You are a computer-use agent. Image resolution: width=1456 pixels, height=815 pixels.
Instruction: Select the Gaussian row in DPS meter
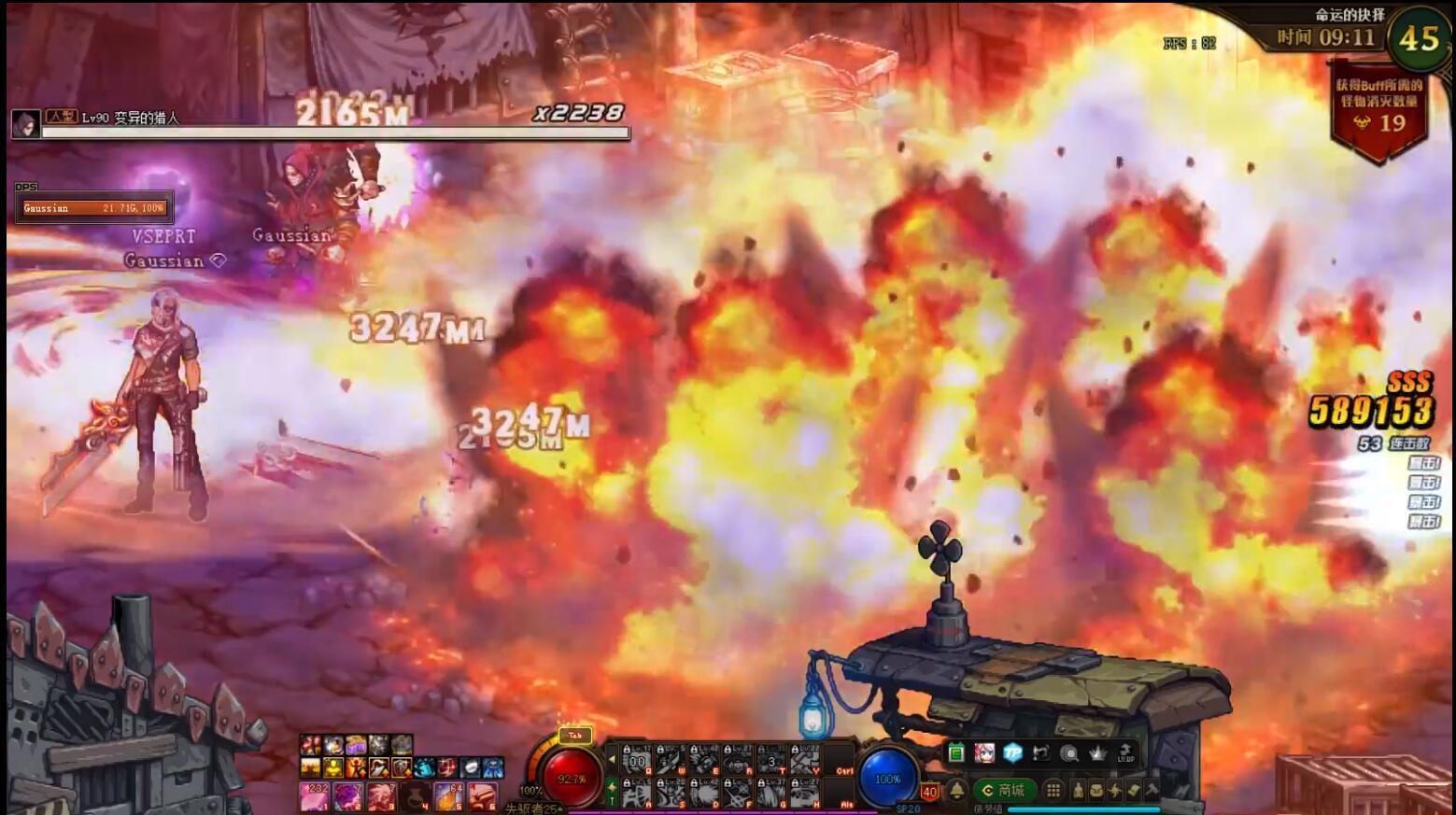pyautogui.click(x=93, y=208)
